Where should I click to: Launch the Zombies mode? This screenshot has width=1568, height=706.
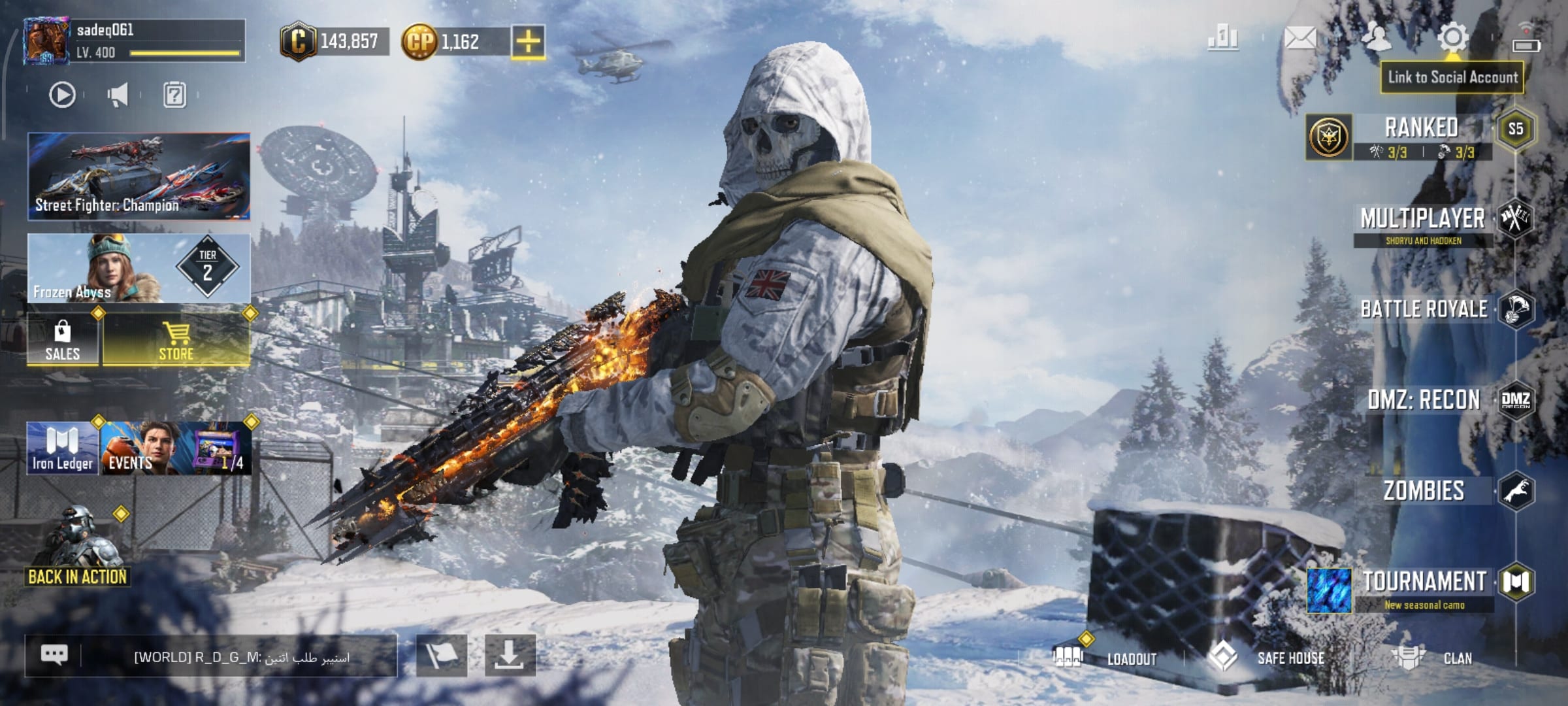[x=1424, y=491]
